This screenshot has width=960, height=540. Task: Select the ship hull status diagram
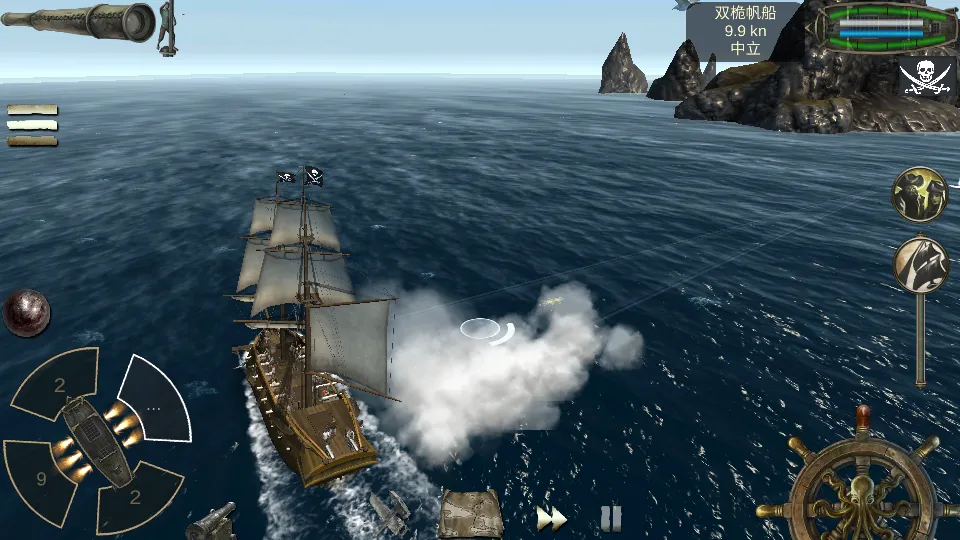[881, 27]
